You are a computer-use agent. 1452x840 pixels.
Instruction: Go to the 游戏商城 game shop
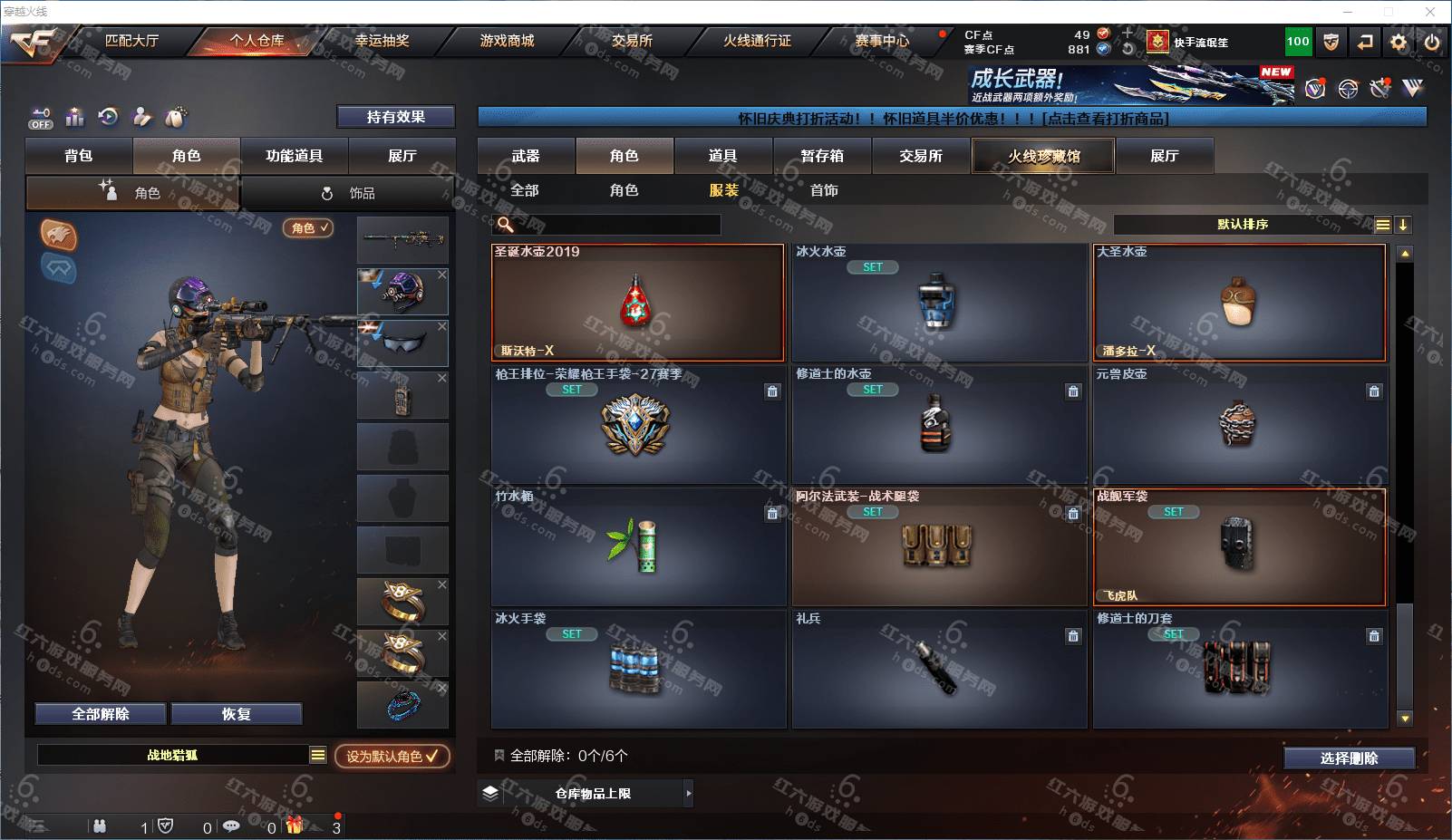[507, 41]
